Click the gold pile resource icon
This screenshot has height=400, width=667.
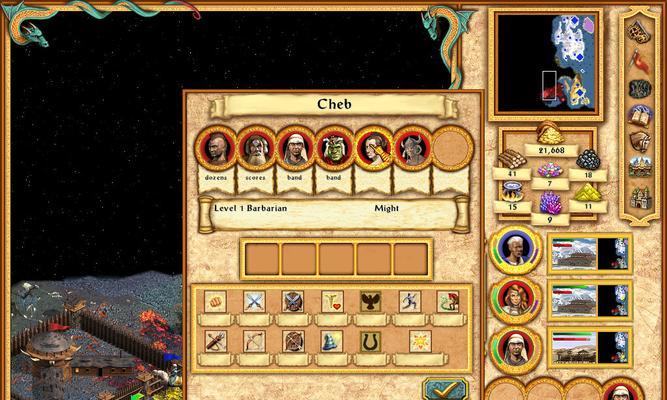(548, 135)
